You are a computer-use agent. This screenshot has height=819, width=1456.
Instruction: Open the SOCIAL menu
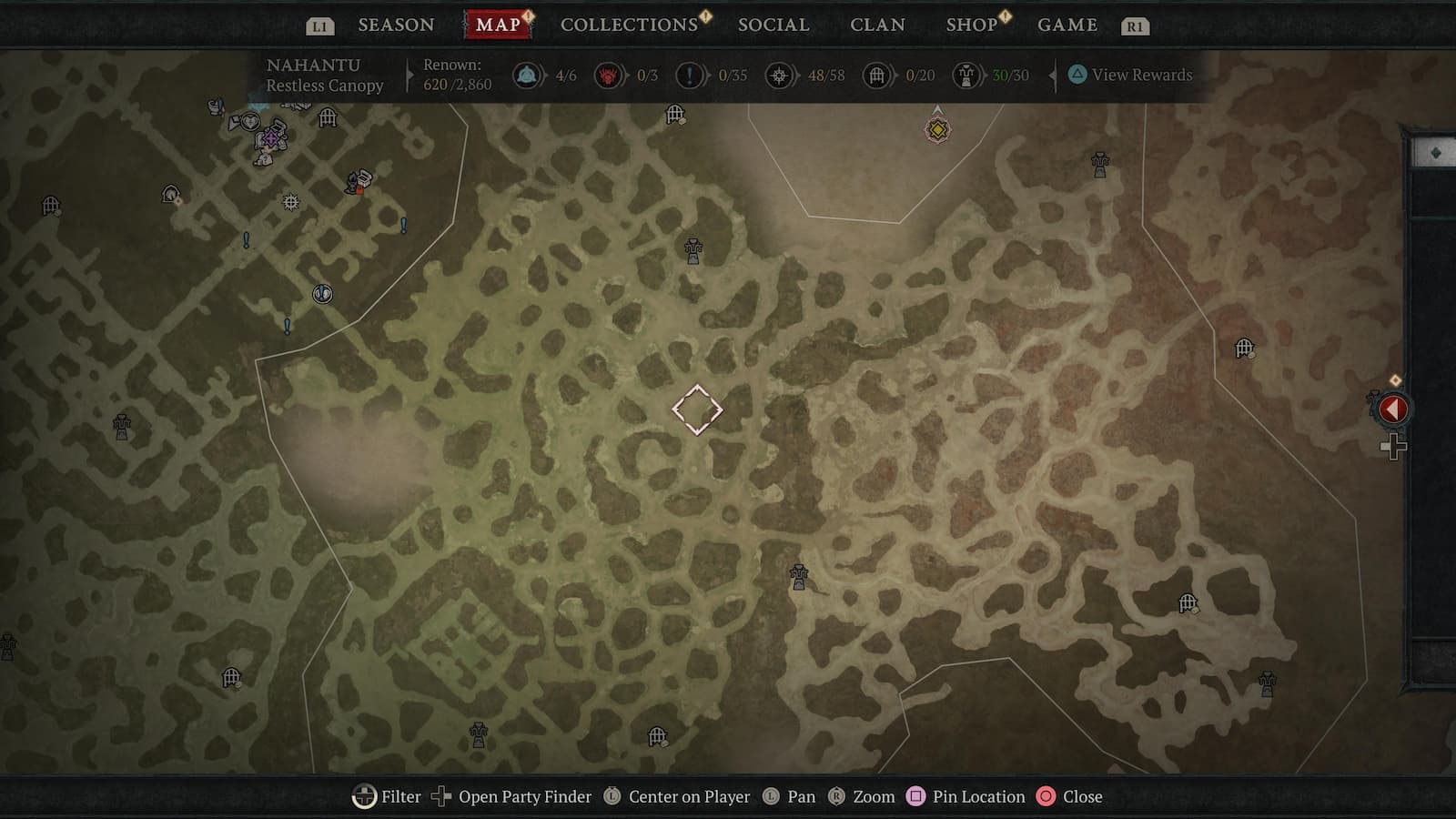tap(773, 25)
